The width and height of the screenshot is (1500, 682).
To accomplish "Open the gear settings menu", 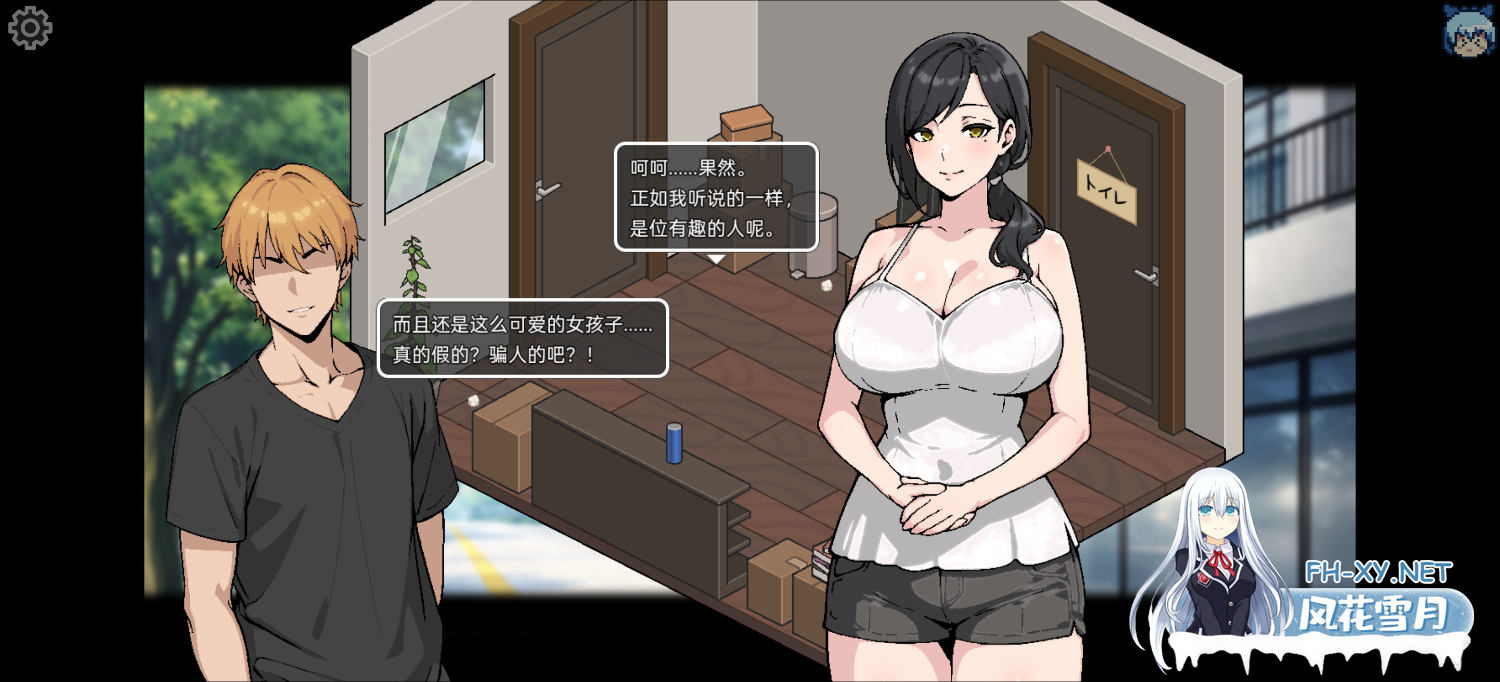I will pos(30,28).
